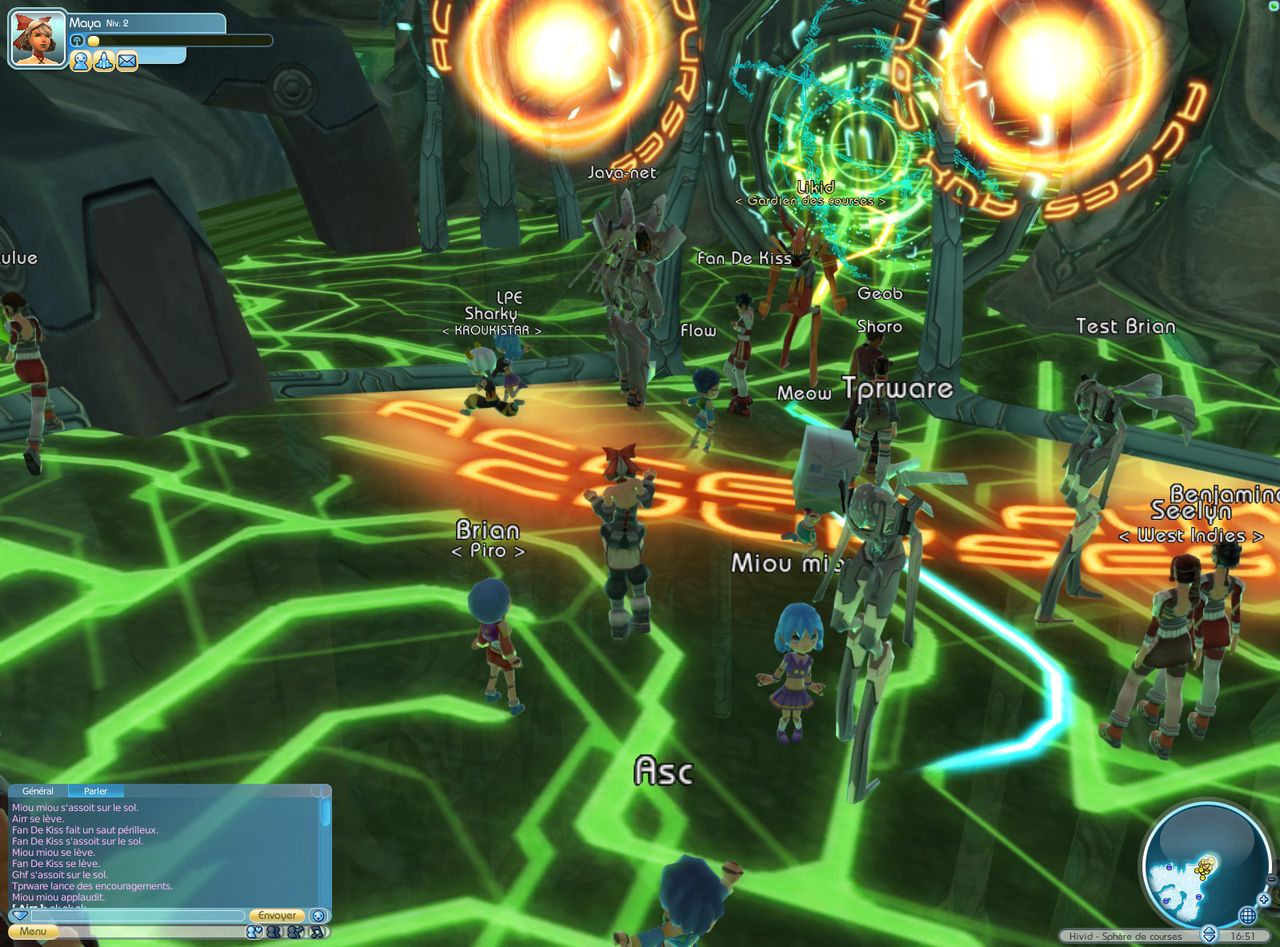
Task: Open the emoticon smiley picker
Action: (318, 915)
